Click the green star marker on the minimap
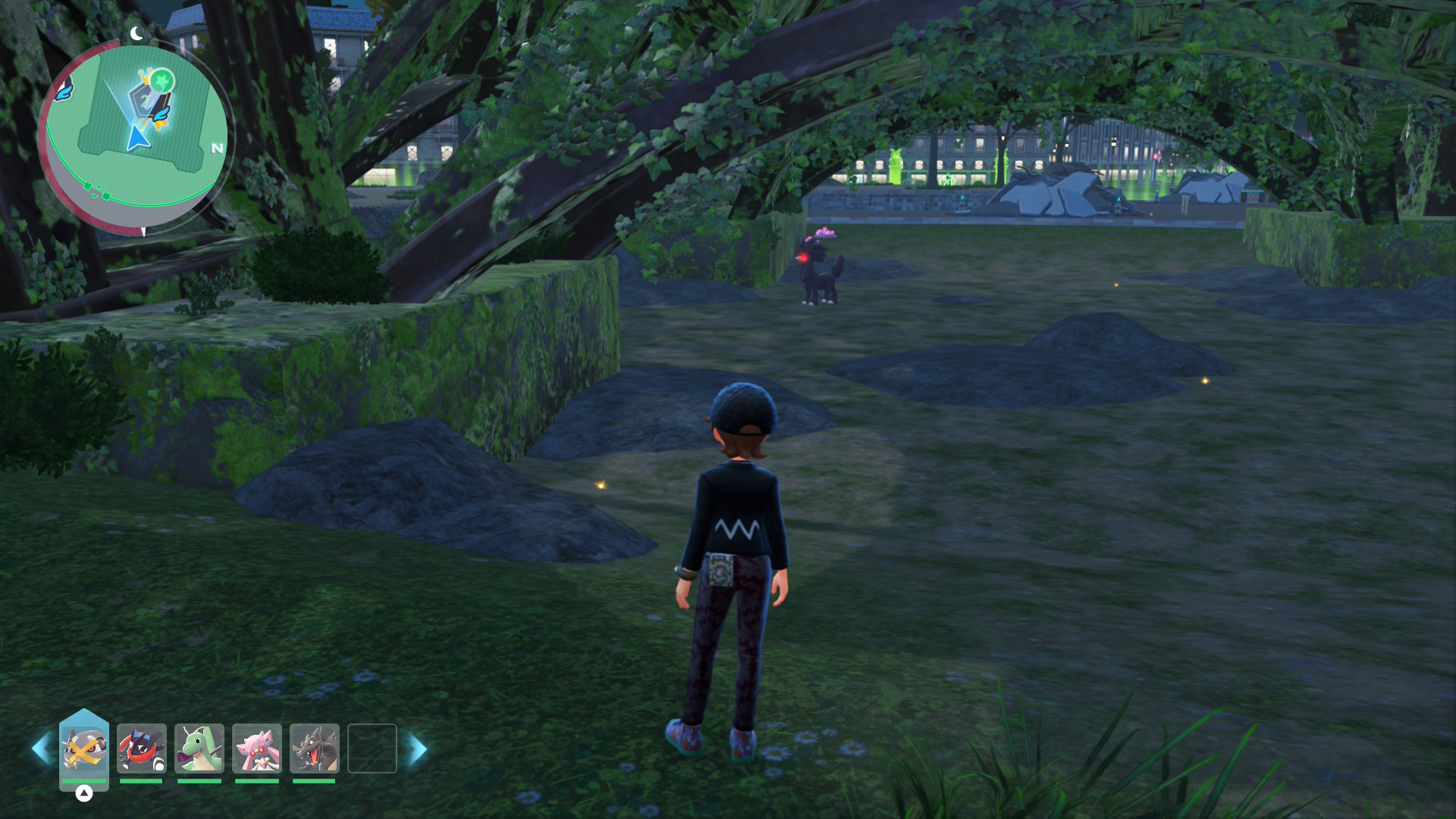 [x=162, y=80]
